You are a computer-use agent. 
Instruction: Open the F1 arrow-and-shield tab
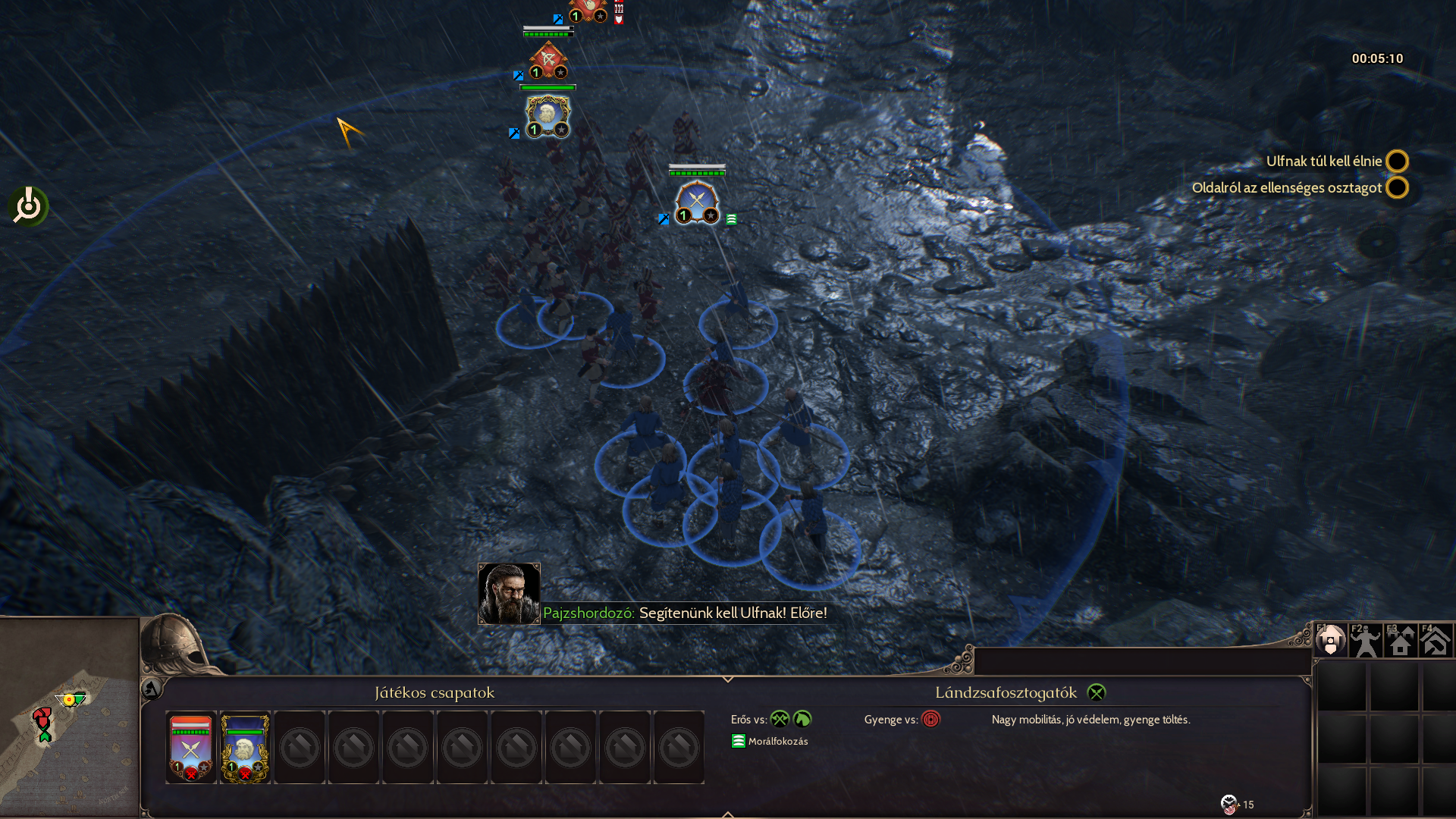tap(1330, 641)
